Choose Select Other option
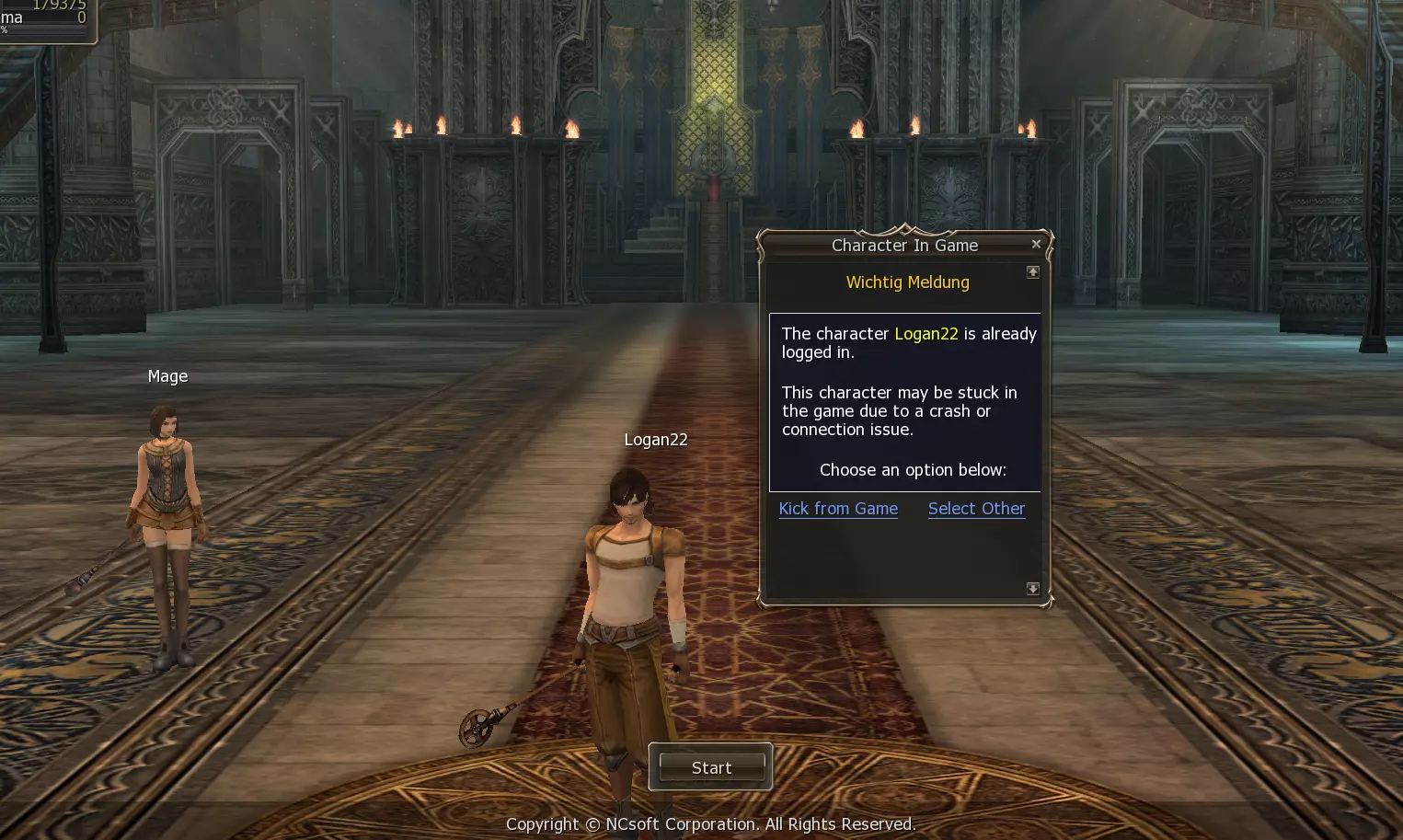Screen dimensions: 1403x840 point(976,509)
